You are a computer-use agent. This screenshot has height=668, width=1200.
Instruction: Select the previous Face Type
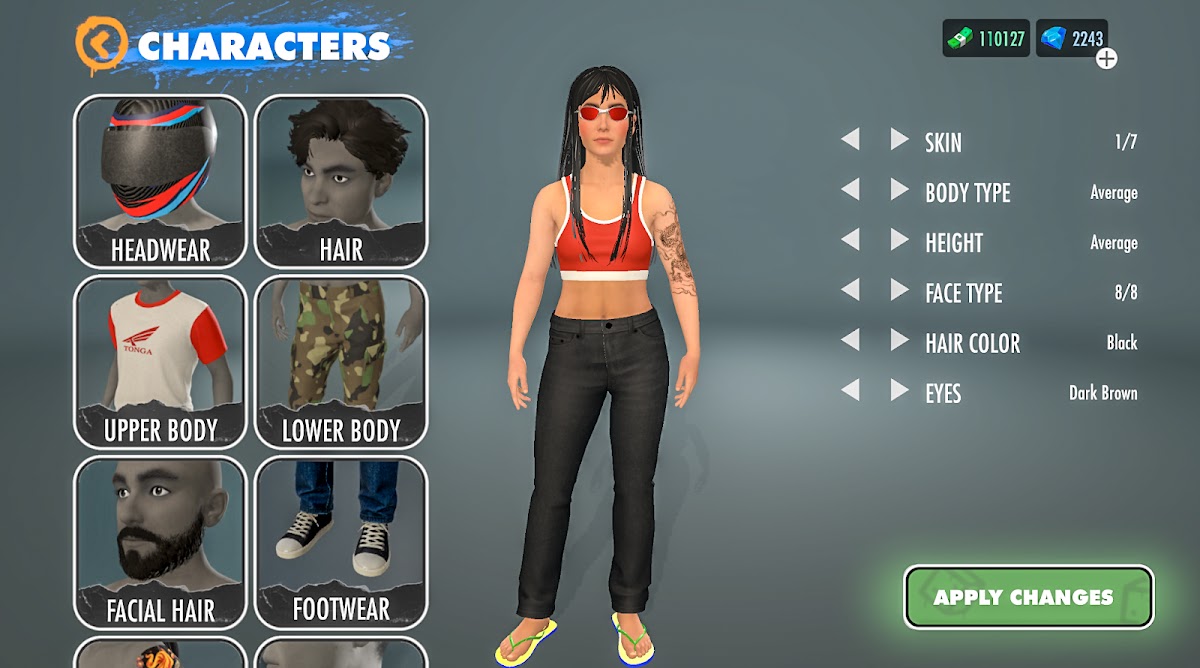(x=850, y=290)
